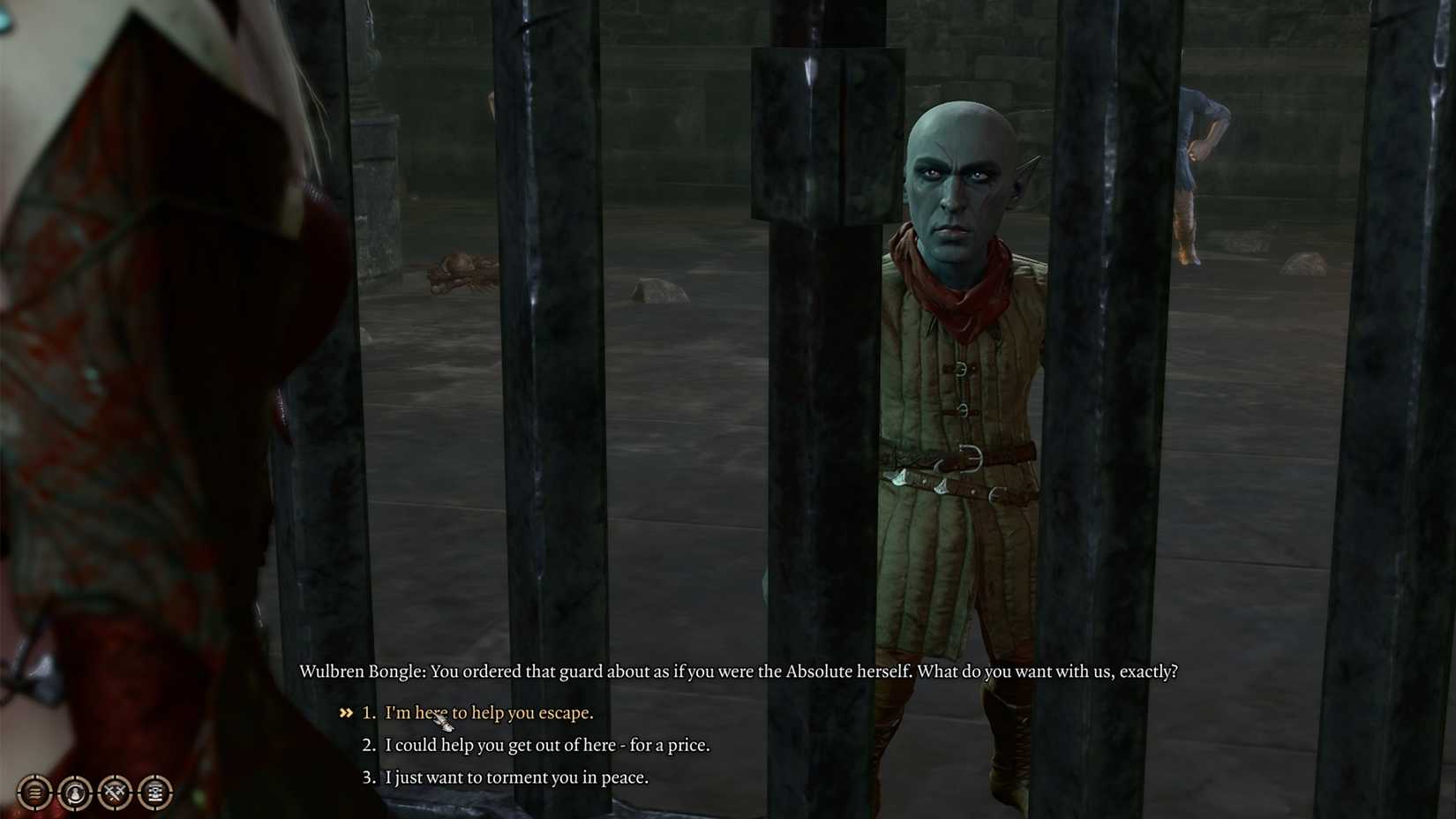Select 'I could help you get out of here - for a price.'
This screenshot has width=1456, height=819.
click(x=545, y=745)
